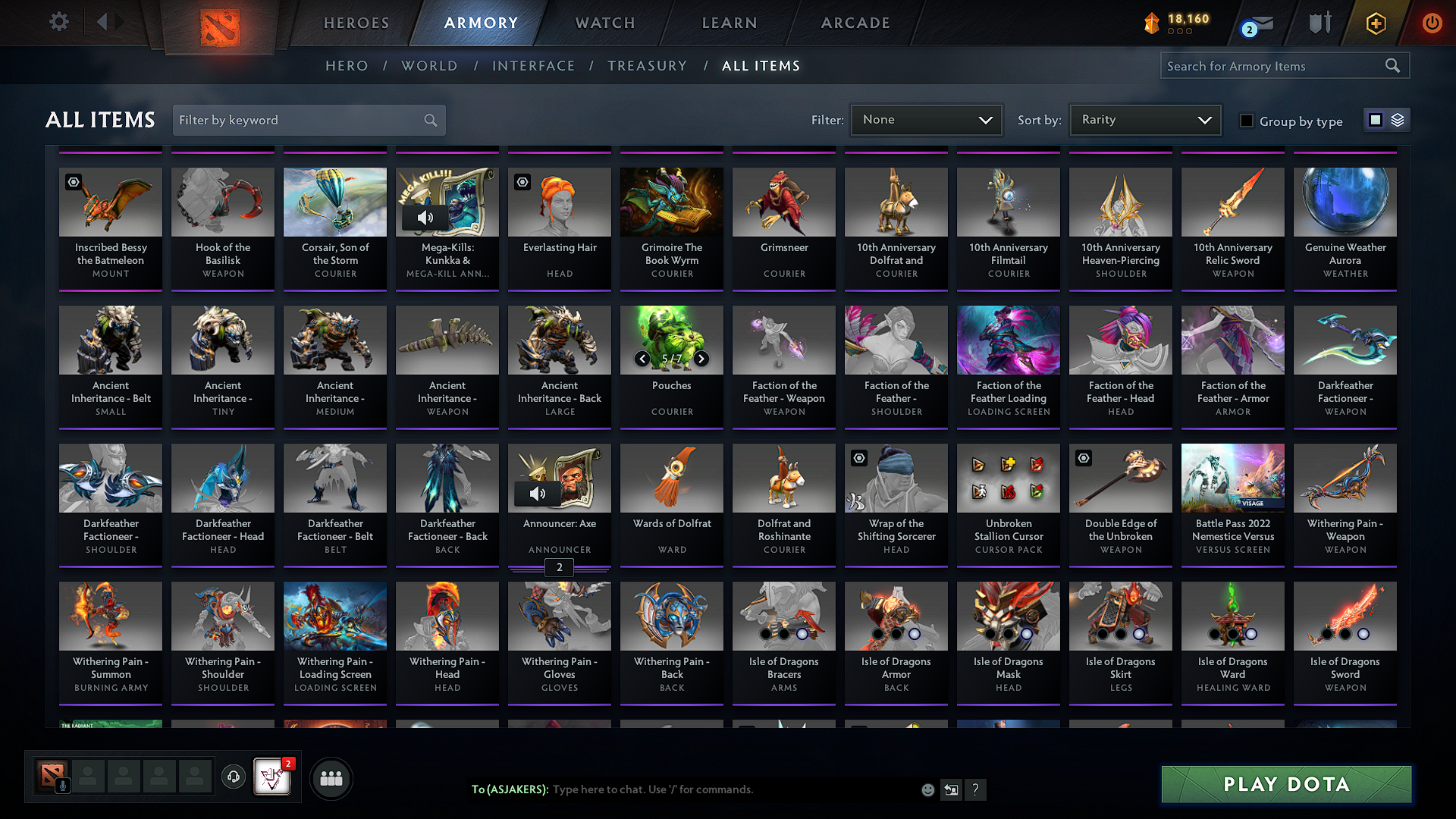Open the Battle Pass 2022 Nemestice Versus item
Image resolution: width=1456 pixels, height=819 pixels.
1233,504
